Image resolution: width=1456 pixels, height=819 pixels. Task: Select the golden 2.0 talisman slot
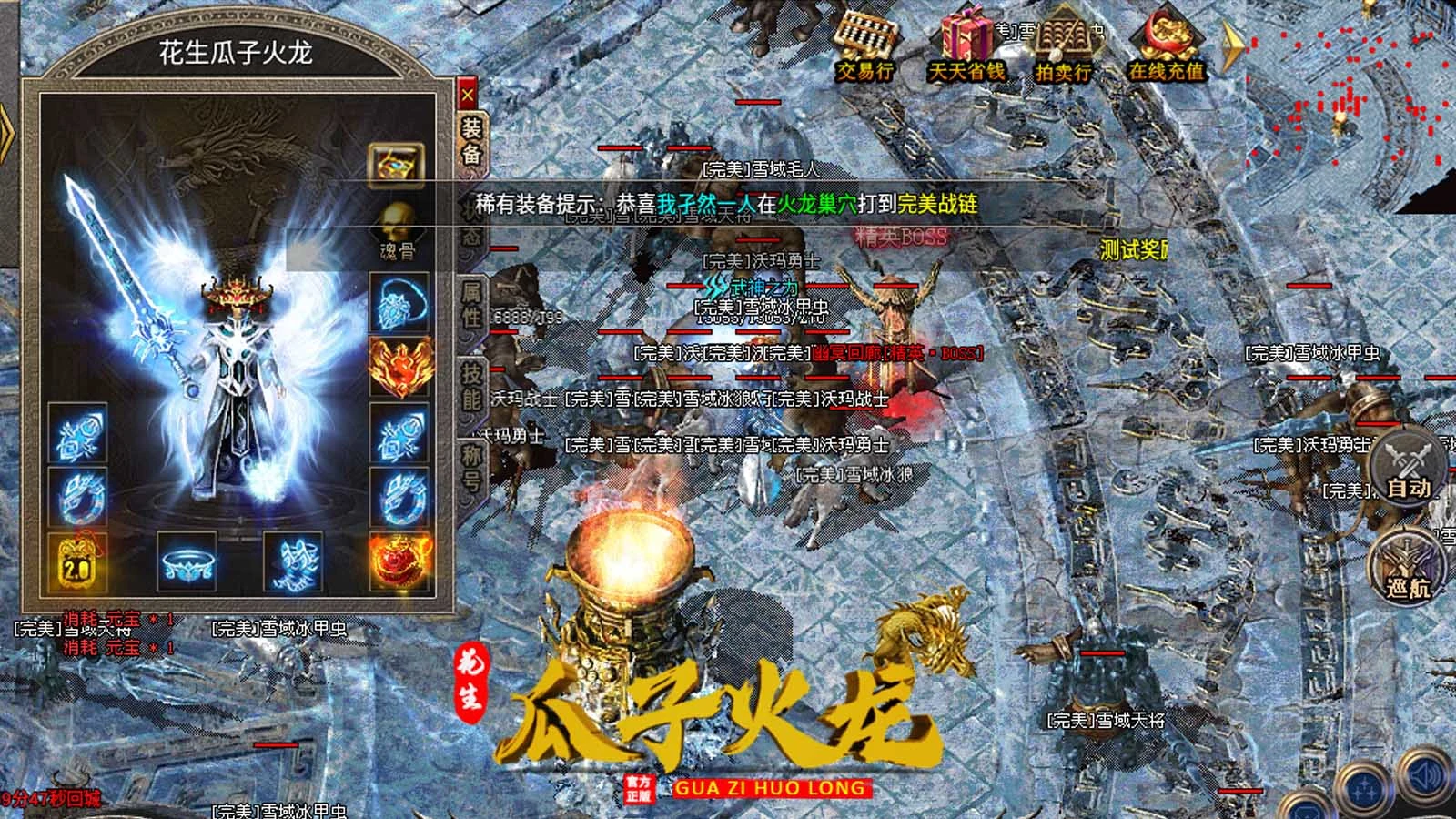(x=76, y=561)
